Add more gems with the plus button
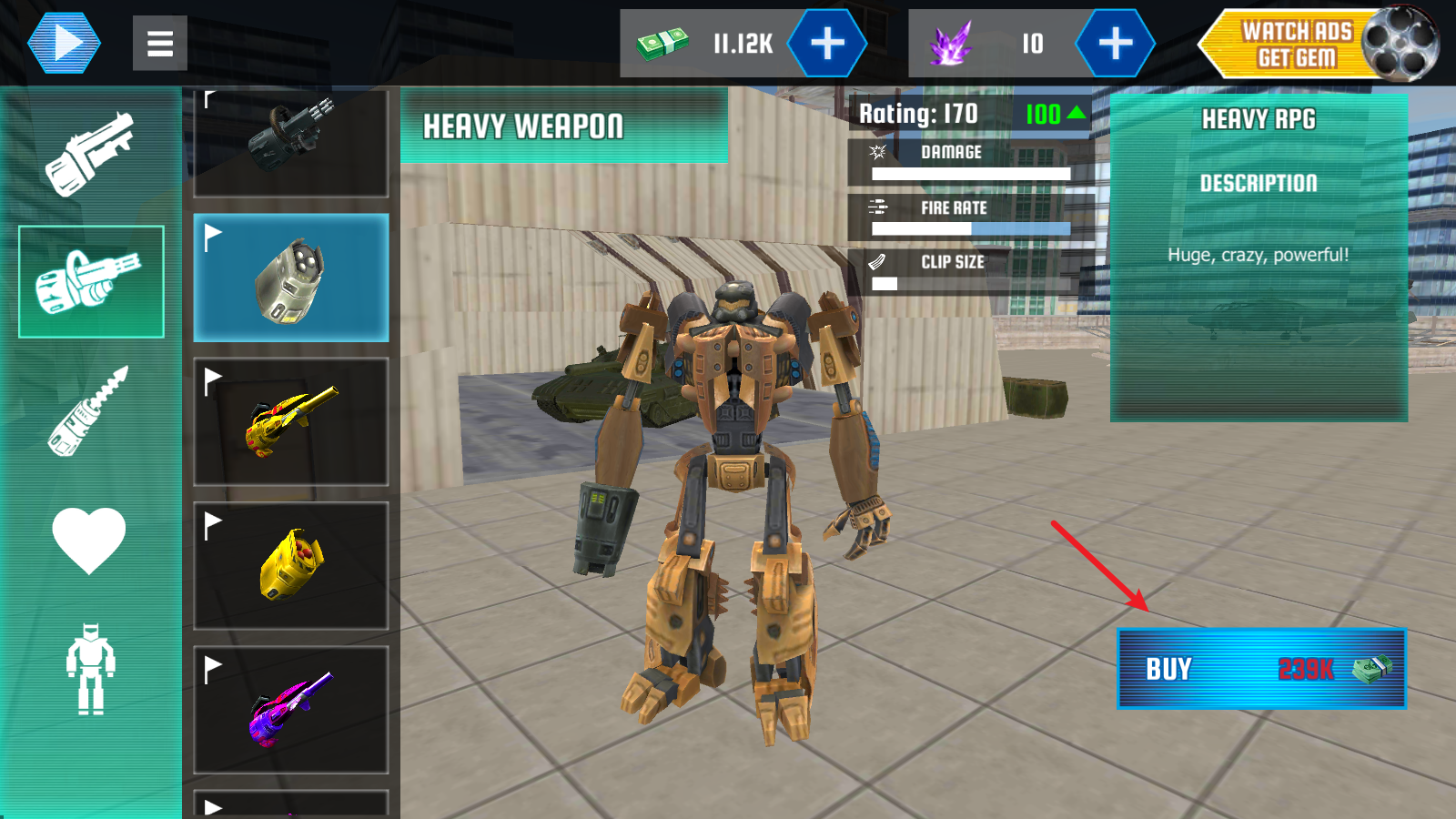Image resolution: width=1456 pixels, height=819 pixels. [1115, 43]
